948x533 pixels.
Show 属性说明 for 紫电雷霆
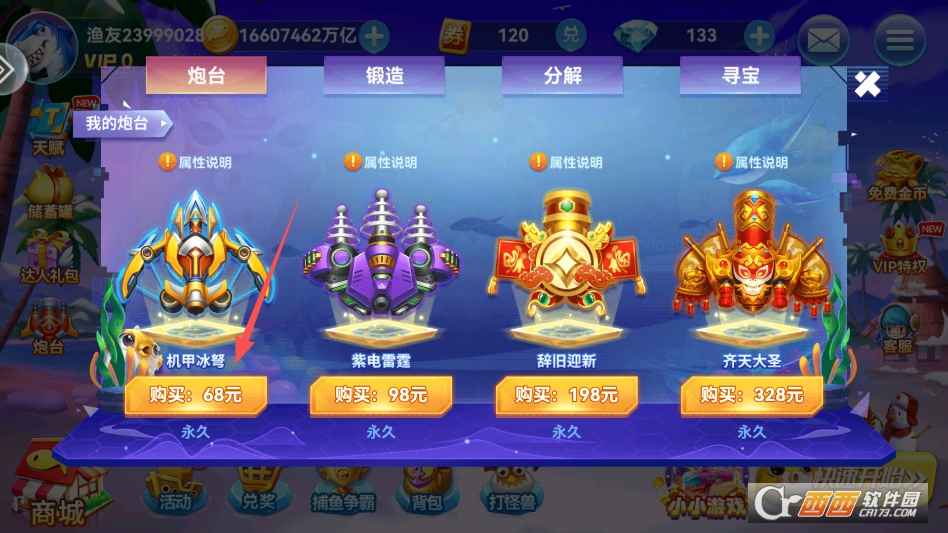(x=380, y=162)
